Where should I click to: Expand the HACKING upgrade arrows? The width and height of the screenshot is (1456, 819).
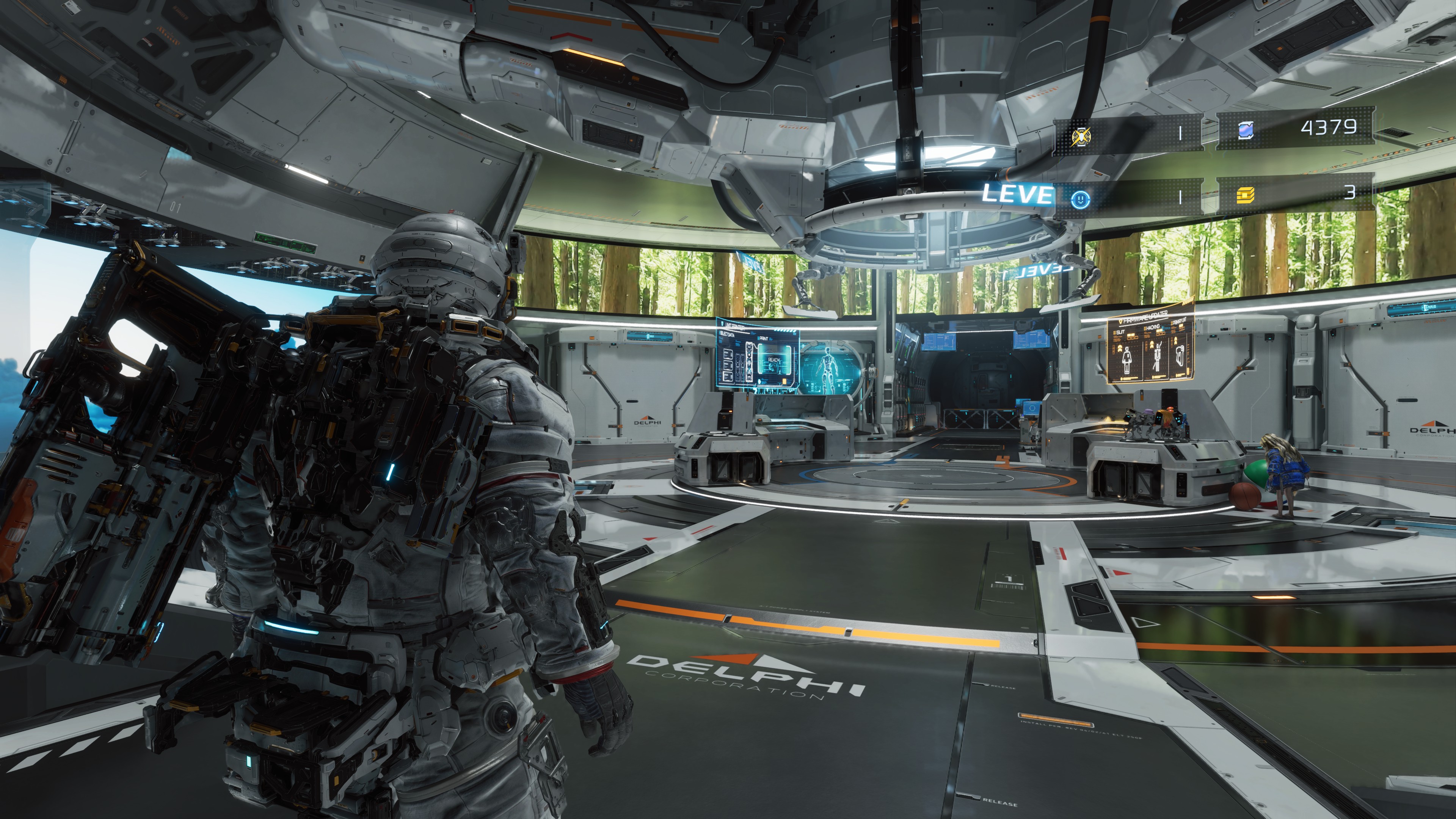coord(1152,345)
